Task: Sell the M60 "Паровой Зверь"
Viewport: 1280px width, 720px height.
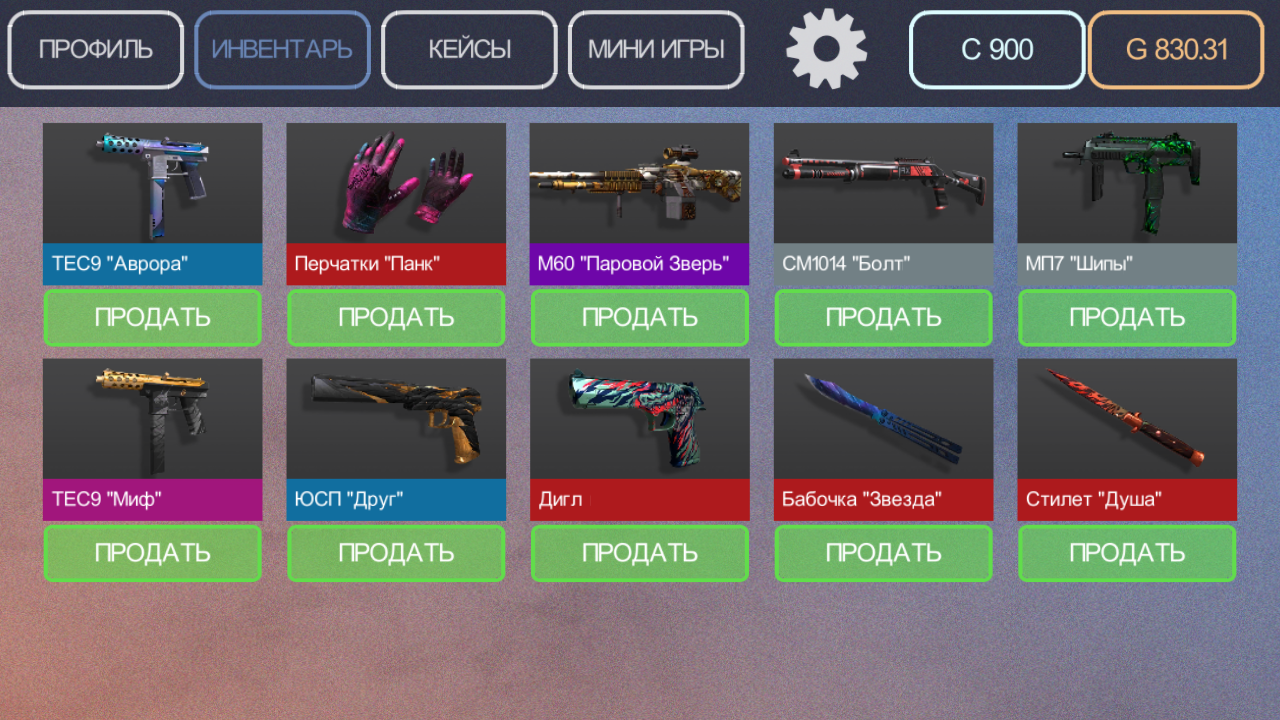Action: point(639,317)
